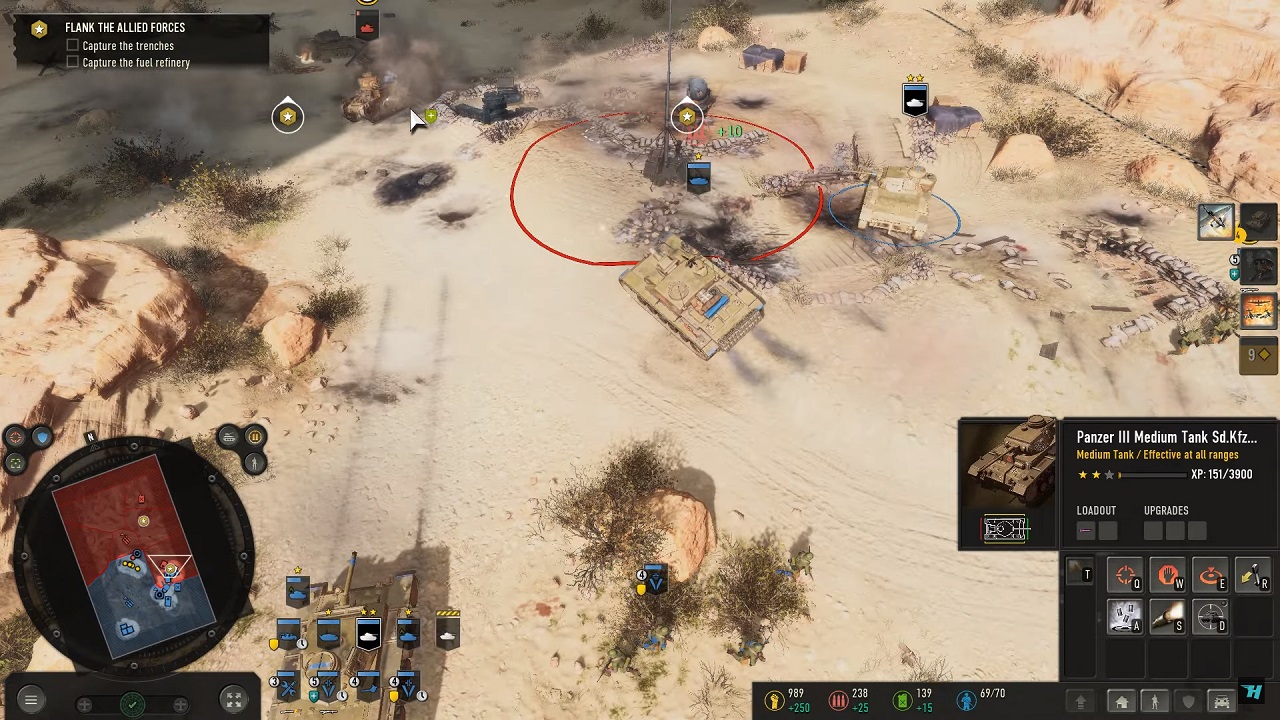Viewport: 1280px width, 720px height.
Task: Use the reverse gear lever command
Action: click(1253, 576)
